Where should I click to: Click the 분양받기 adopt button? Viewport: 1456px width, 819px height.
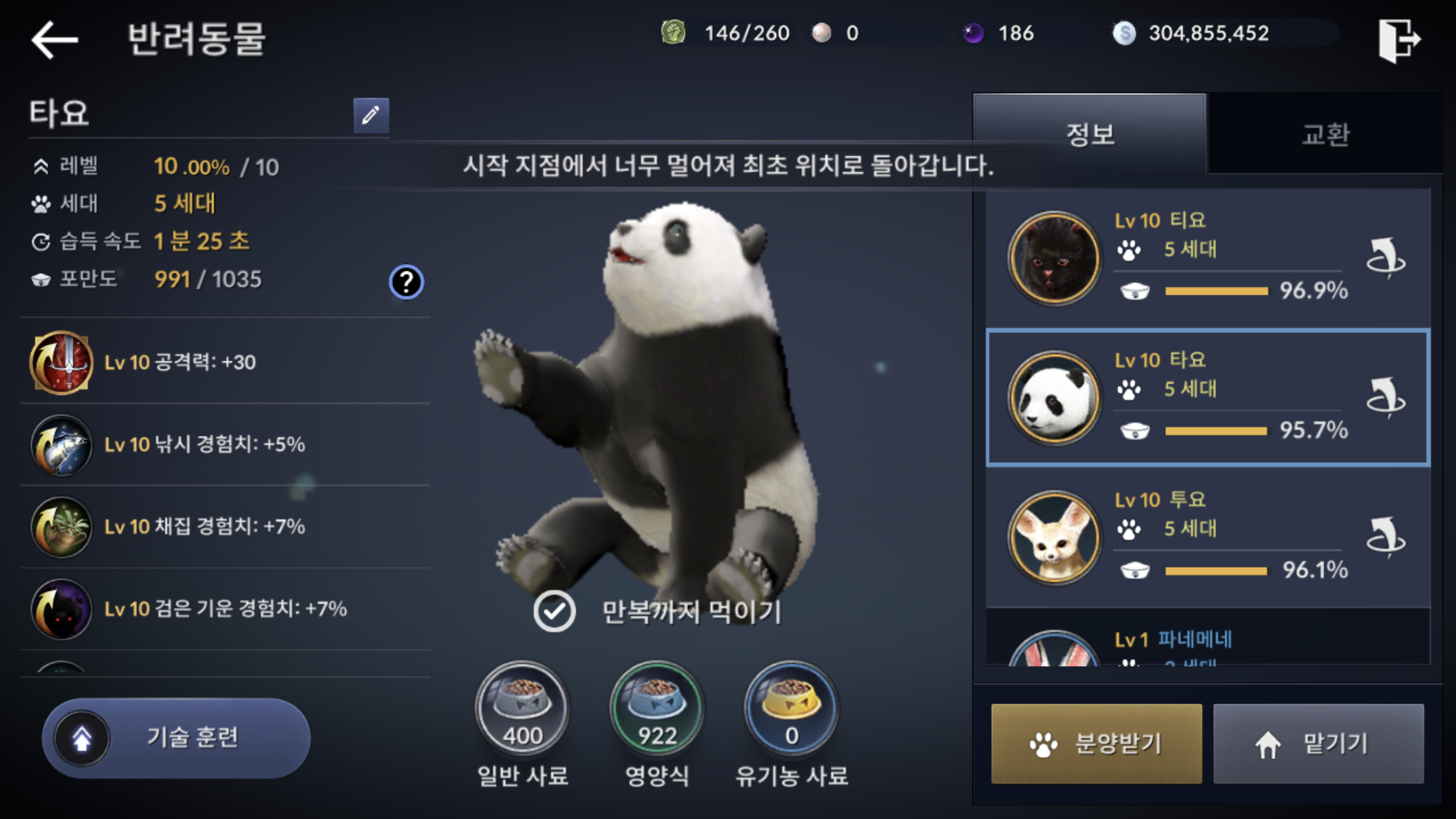pos(1096,744)
